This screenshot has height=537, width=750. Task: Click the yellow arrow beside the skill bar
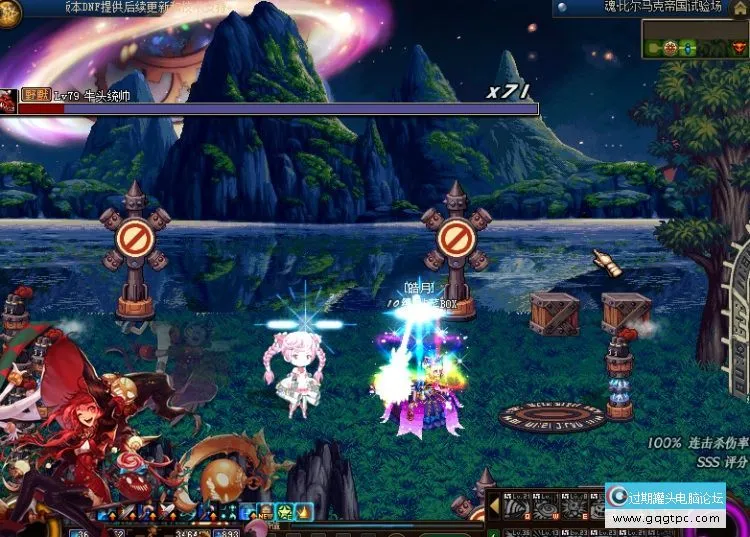pyautogui.click(x=493, y=507)
